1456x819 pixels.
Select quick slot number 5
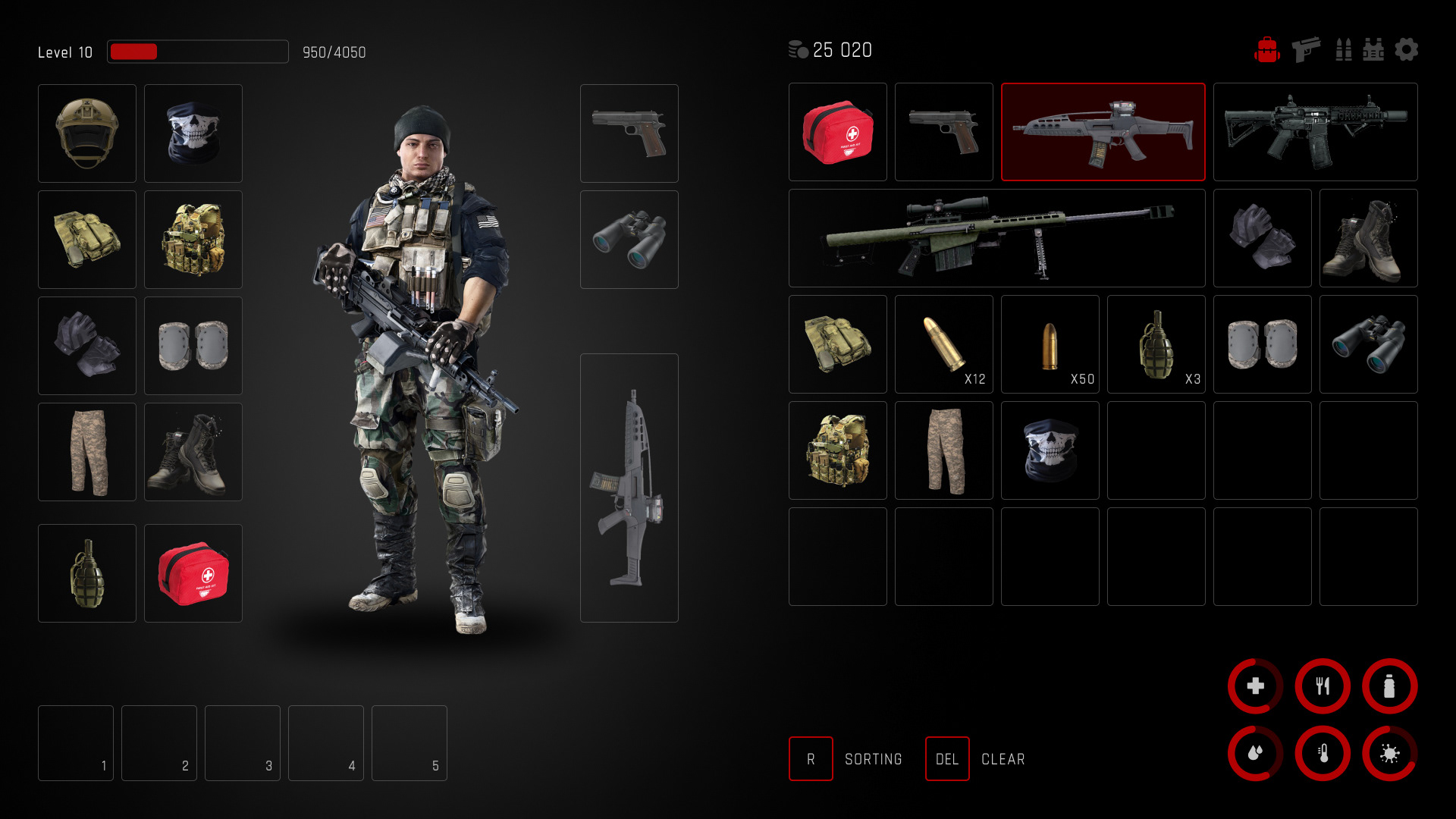409,743
